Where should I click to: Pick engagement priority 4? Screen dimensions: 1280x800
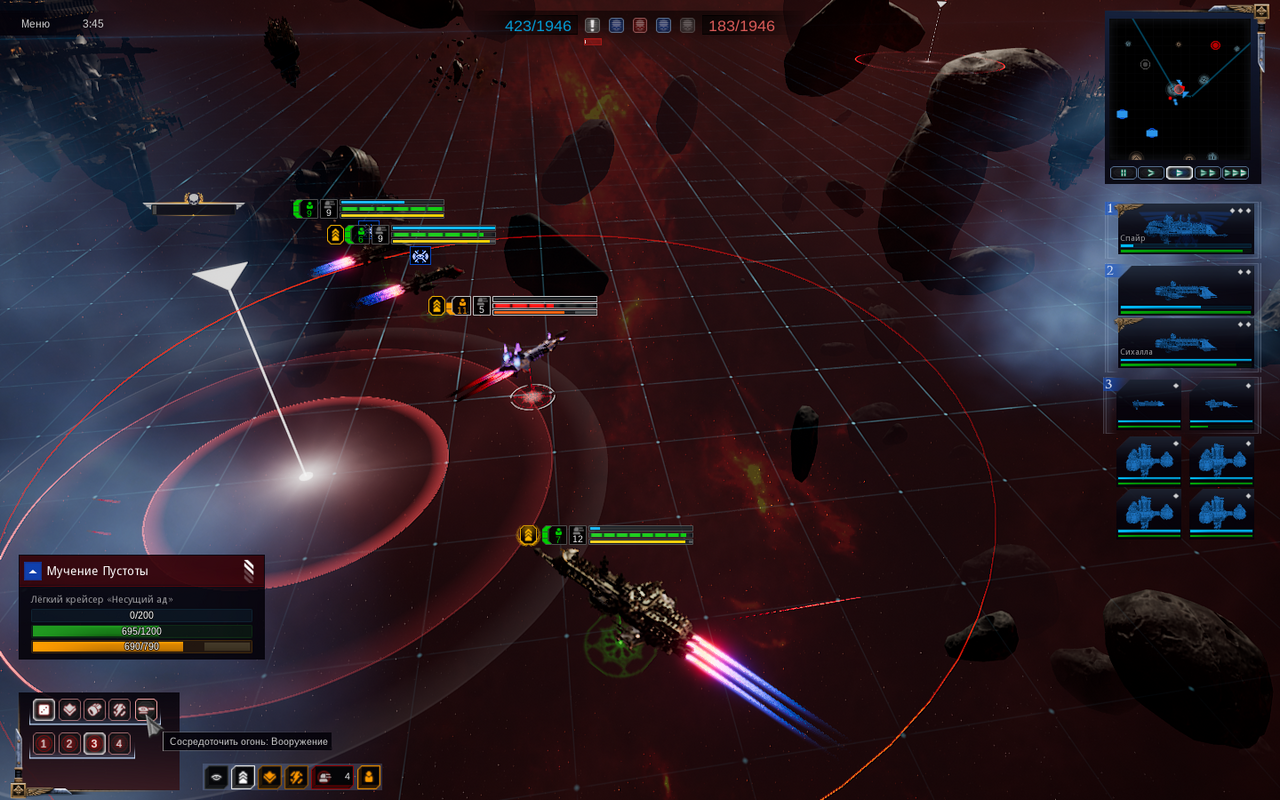click(x=119, y=743)
